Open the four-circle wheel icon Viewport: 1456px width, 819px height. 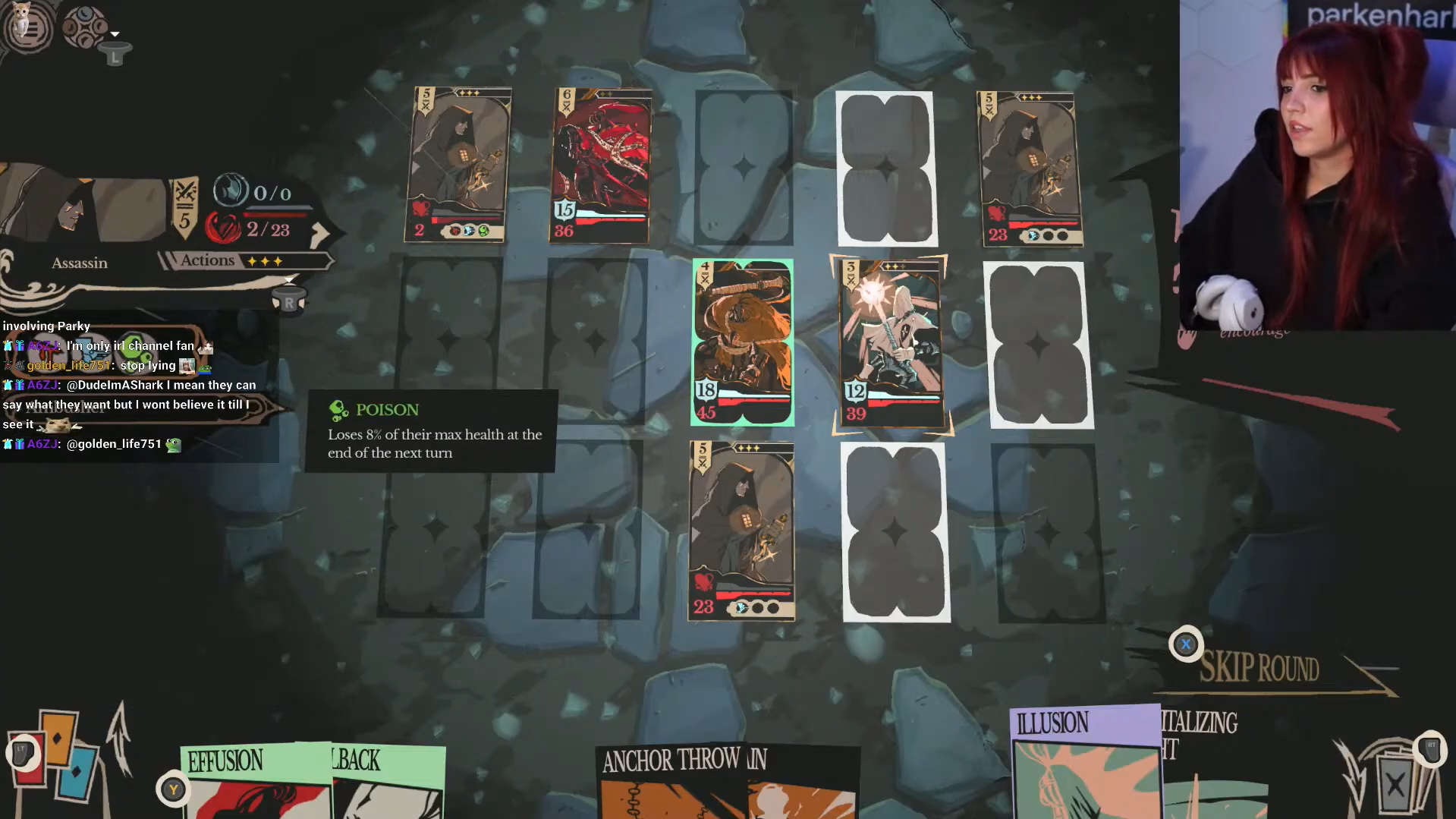click(x=84, y=27)
